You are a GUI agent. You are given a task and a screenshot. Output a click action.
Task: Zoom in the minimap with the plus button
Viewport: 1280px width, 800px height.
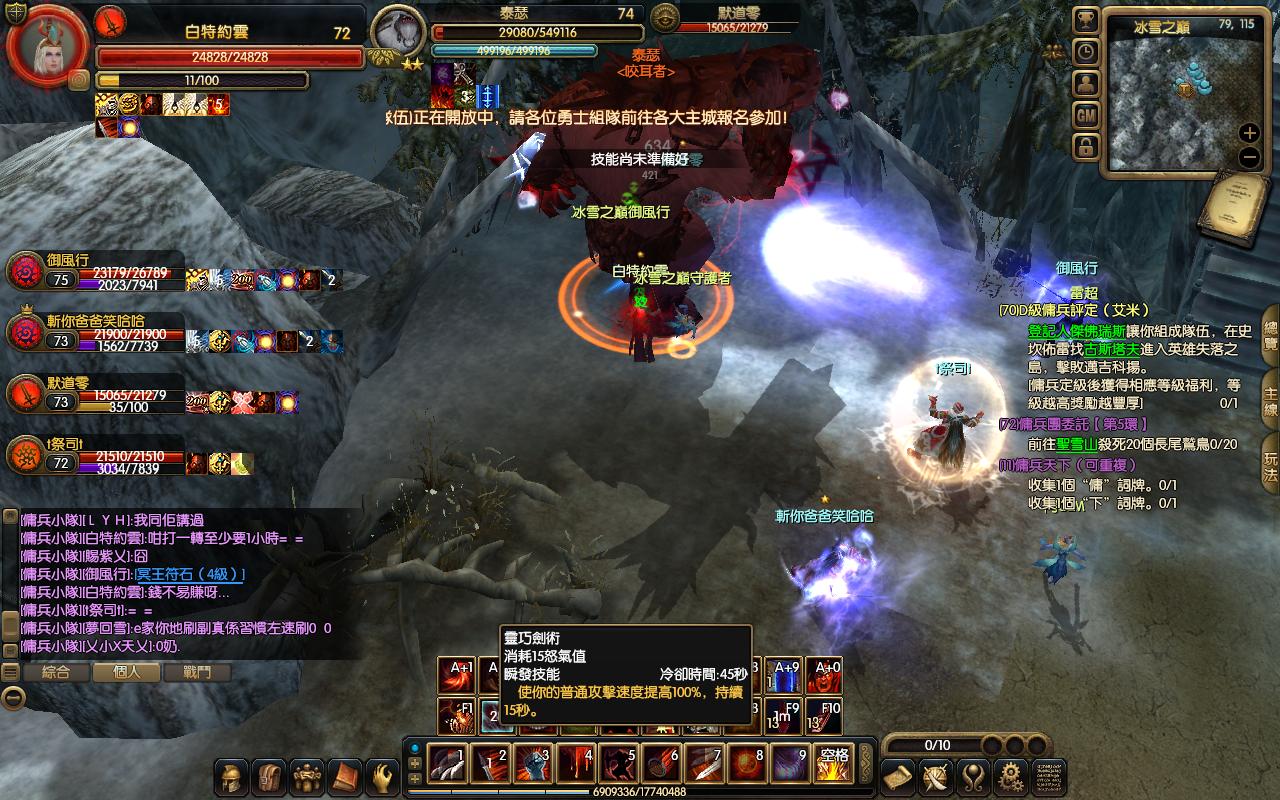[1249, 133]
